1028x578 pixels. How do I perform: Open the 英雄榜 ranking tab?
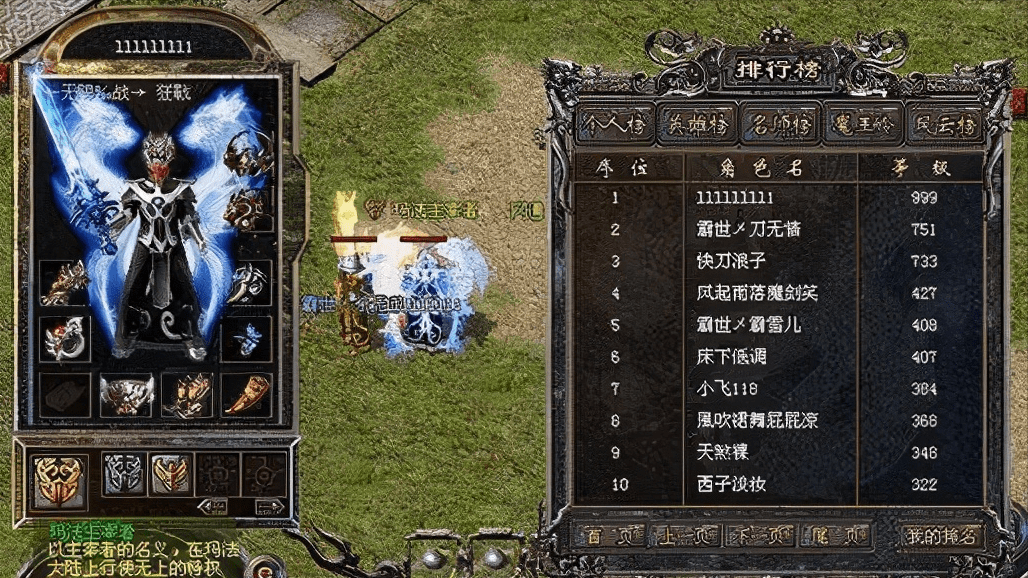(x=684, y=124)
